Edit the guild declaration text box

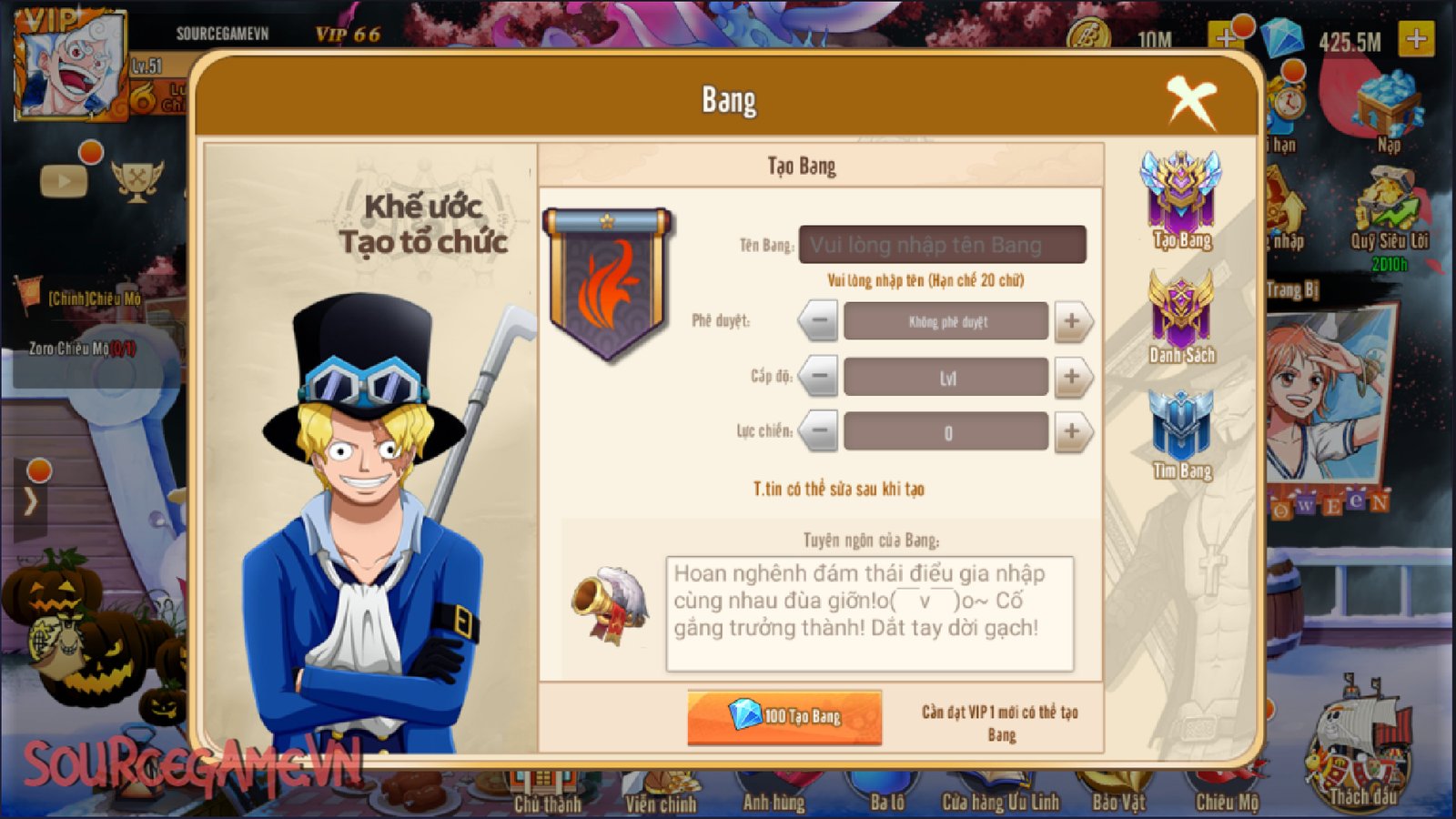coord(869,613)
